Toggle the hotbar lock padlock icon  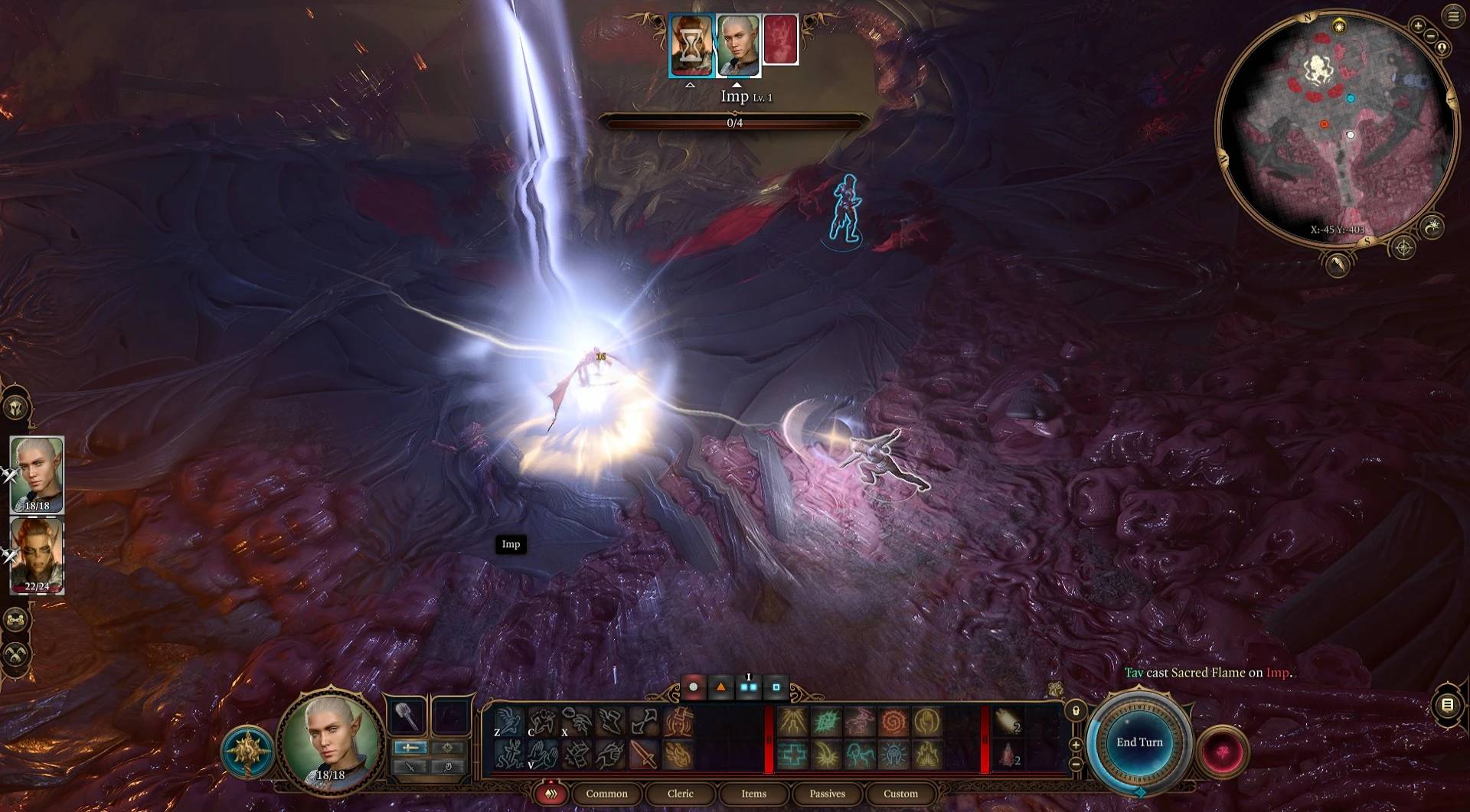point(1076,712)
